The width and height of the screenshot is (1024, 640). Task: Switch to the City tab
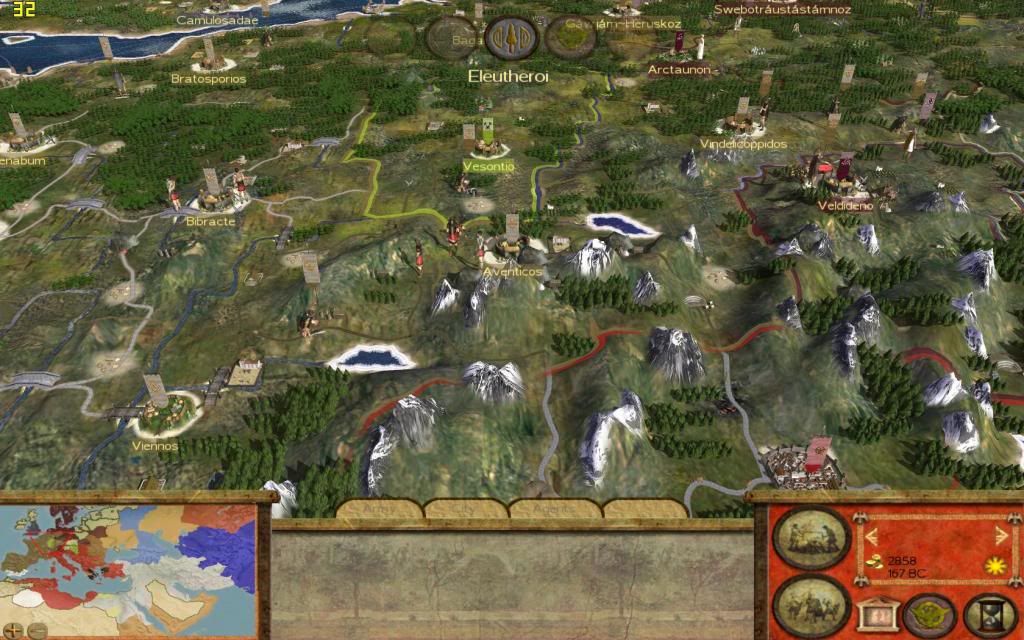466,510
